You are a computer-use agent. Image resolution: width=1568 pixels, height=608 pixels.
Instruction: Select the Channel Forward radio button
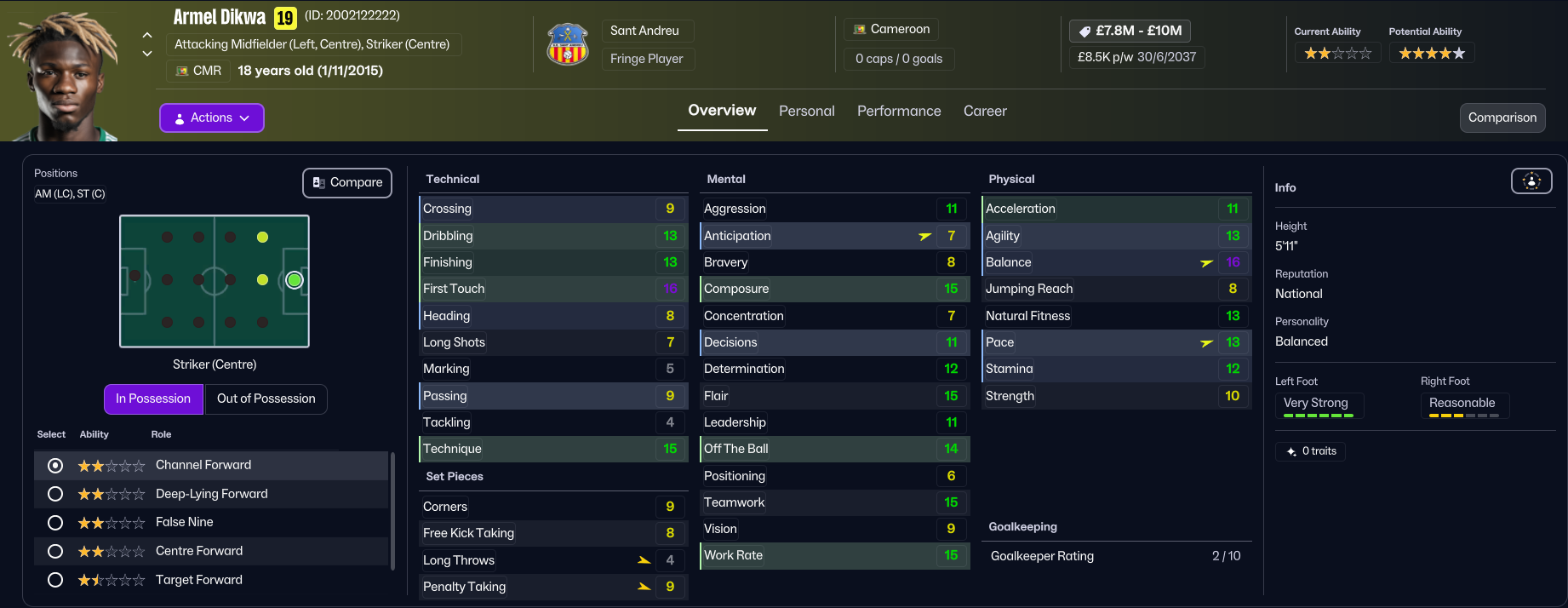click(x=55, y=465)
